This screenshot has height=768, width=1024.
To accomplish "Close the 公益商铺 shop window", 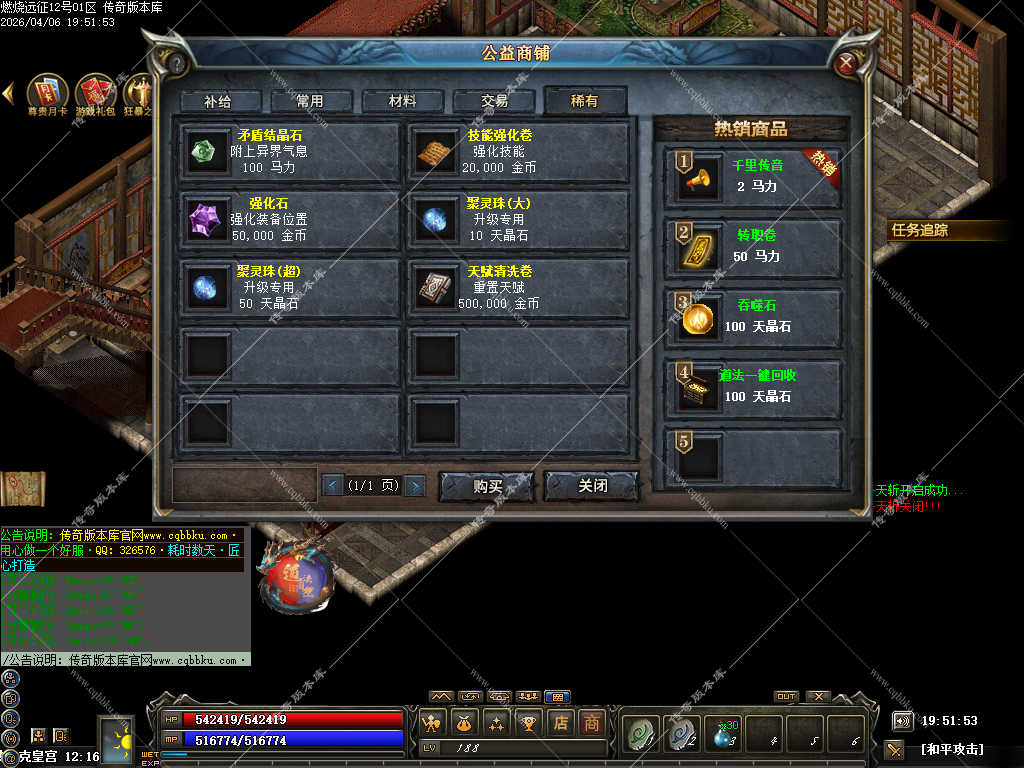I will point(846,65).
